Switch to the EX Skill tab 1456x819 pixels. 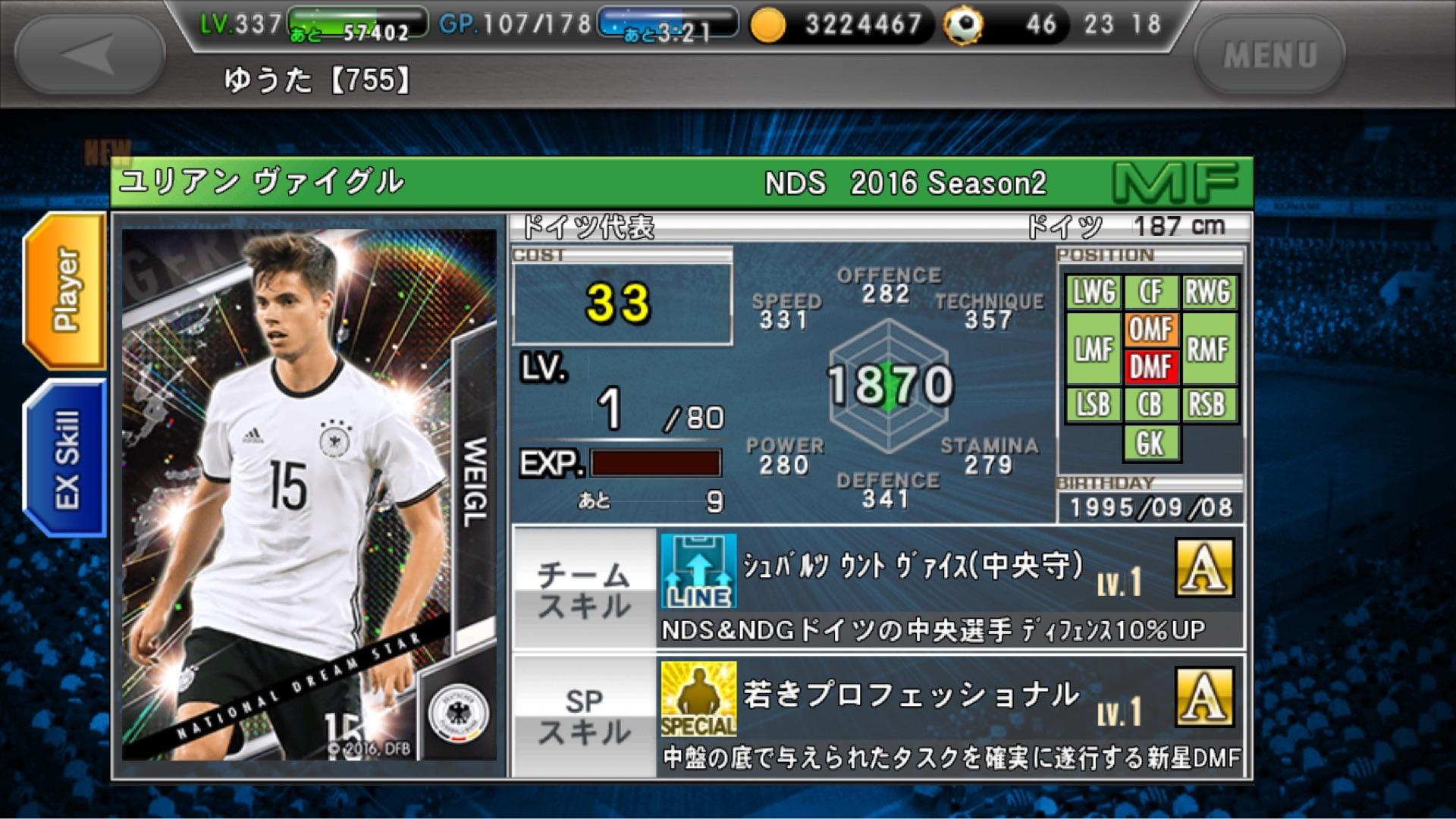click(66, 459)
